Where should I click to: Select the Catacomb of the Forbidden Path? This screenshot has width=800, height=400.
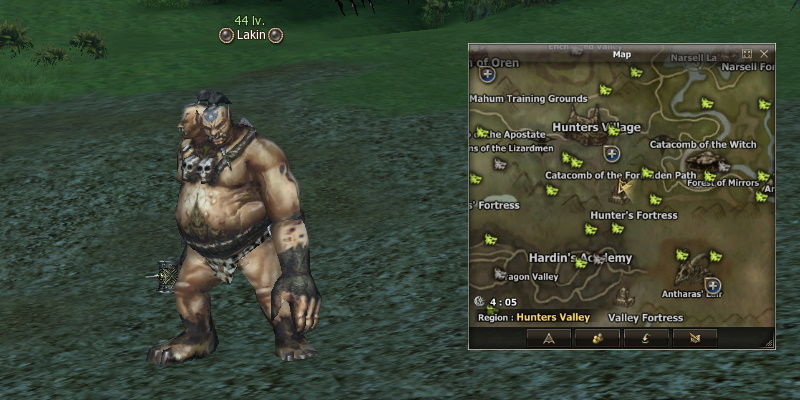click(x=619, y=175)
